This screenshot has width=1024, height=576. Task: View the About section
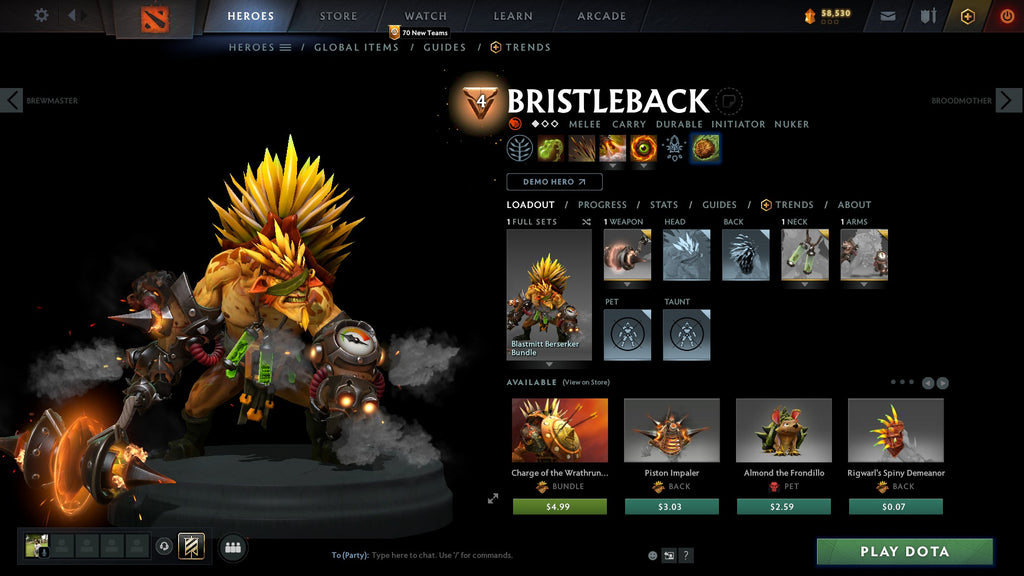[x=854, y=205]
